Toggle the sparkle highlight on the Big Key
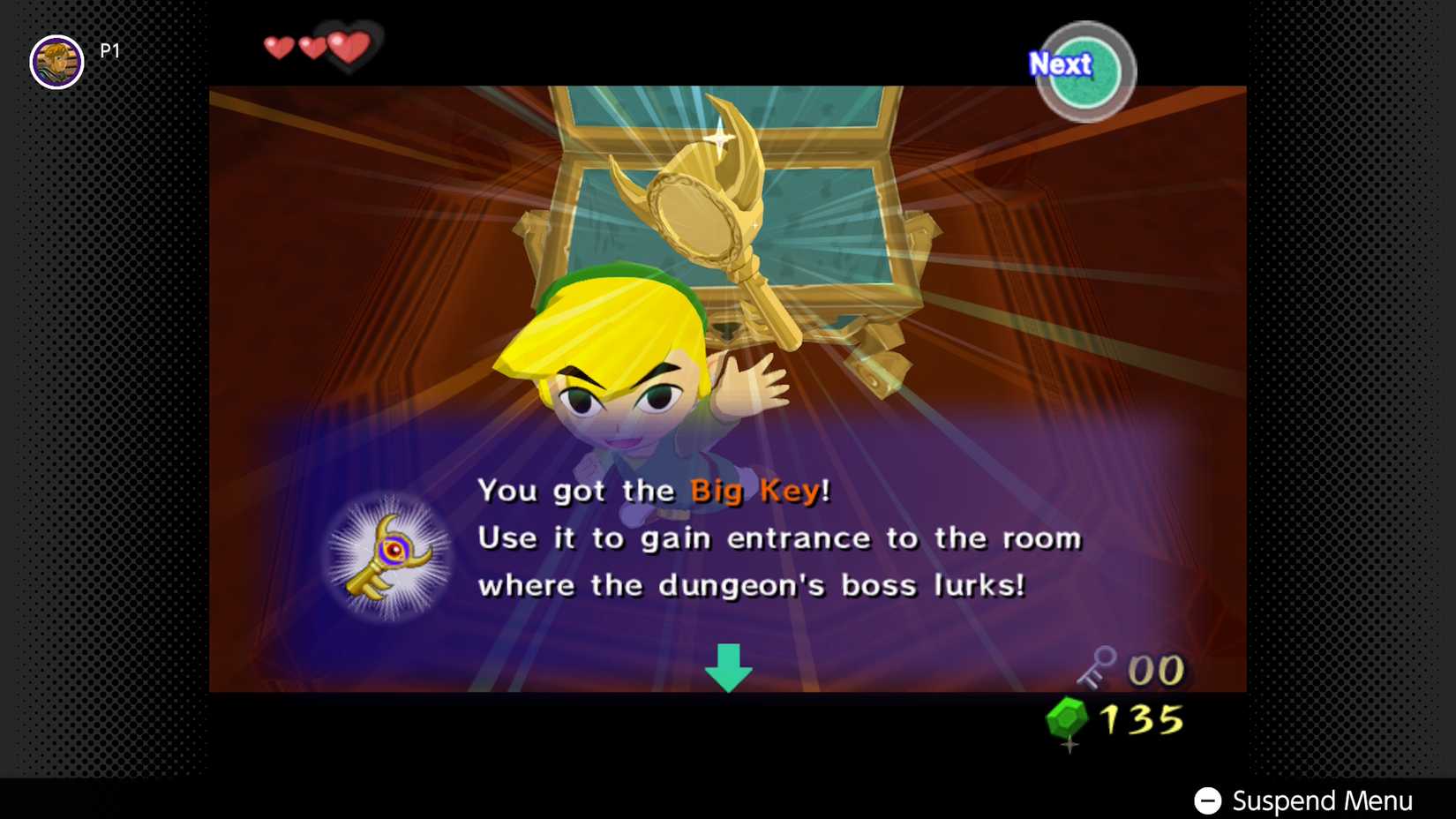1456x819 pixels. point(721,137)
